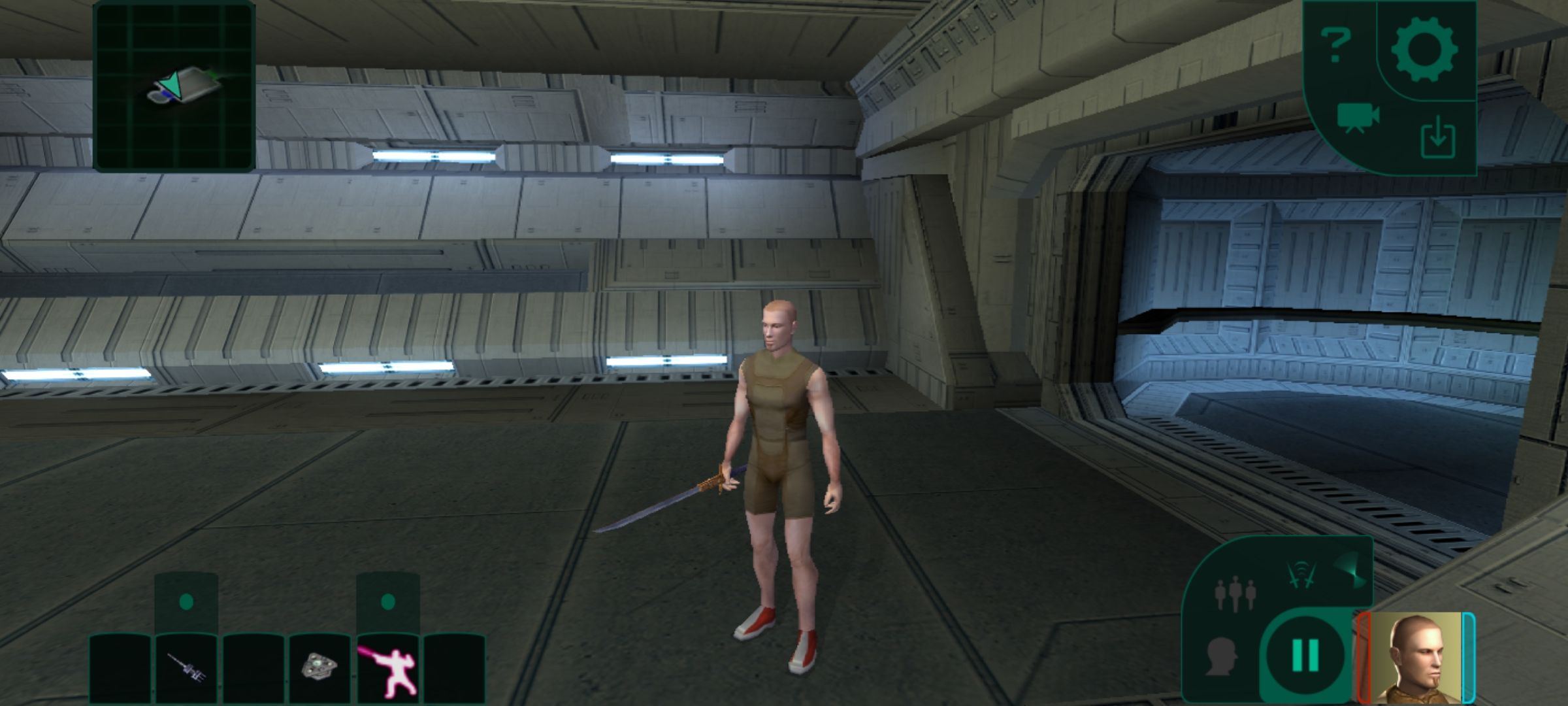Viewport: 1568px width, 706px height.
Task: Tap the head silhouette icon
Action: (x=1221, y=657)
